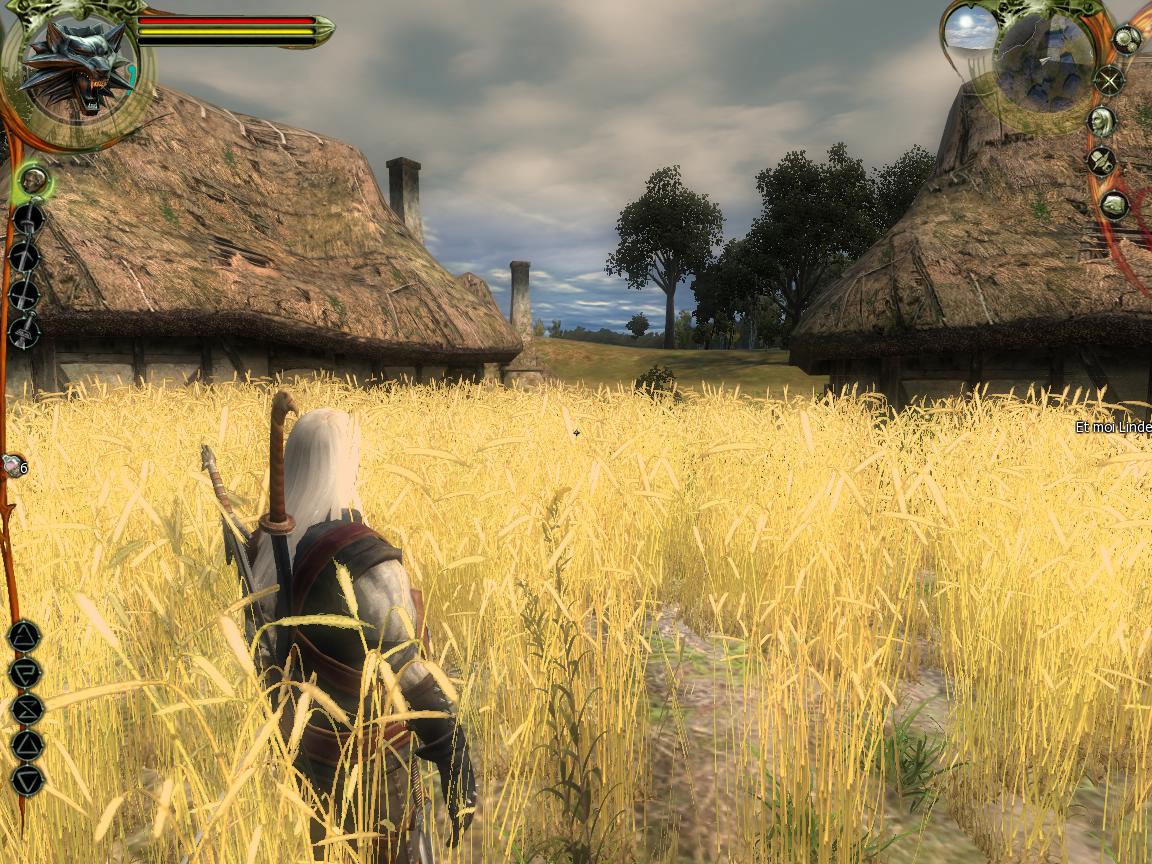Screen dimensions: 1152x864
Task: Select the glowing green head icon
Action: coord(34,181)
